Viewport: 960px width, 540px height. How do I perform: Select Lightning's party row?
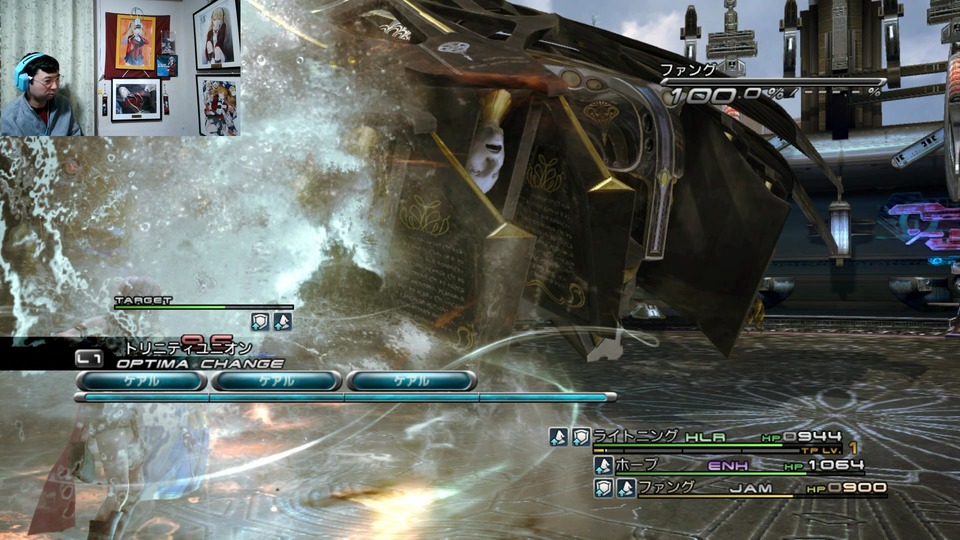click(700, 437)
